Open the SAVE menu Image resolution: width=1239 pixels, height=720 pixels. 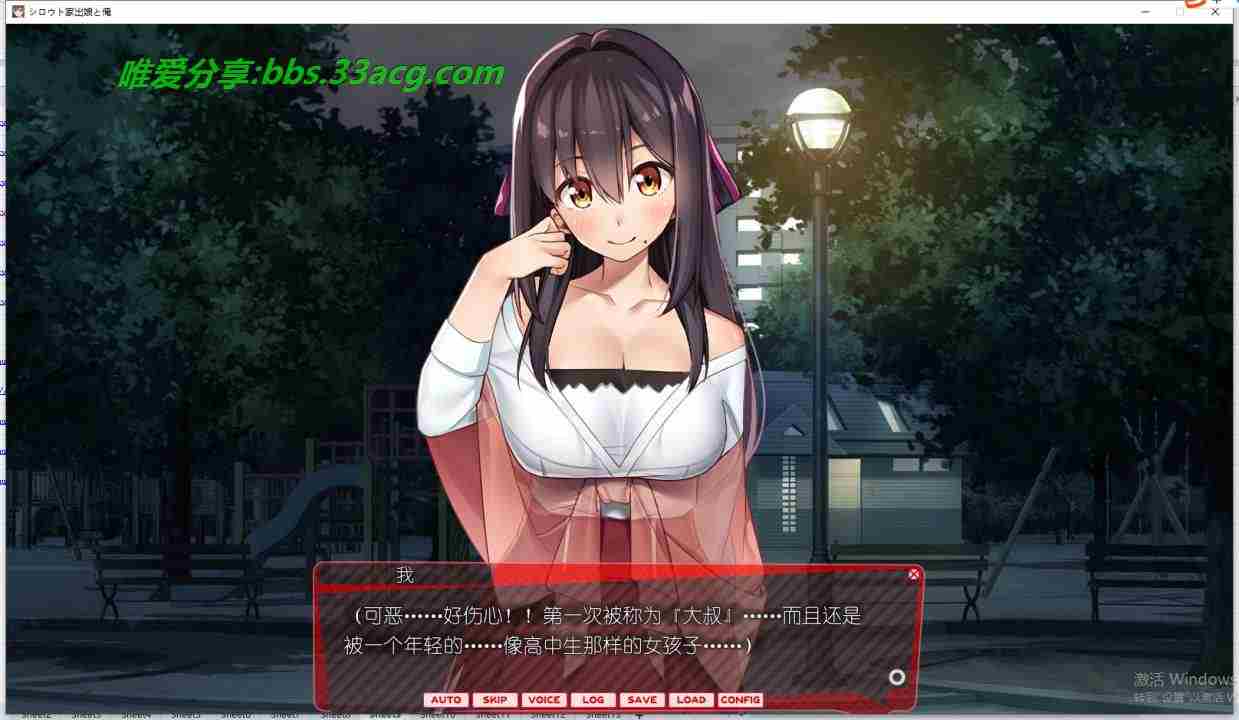(642, 700)
